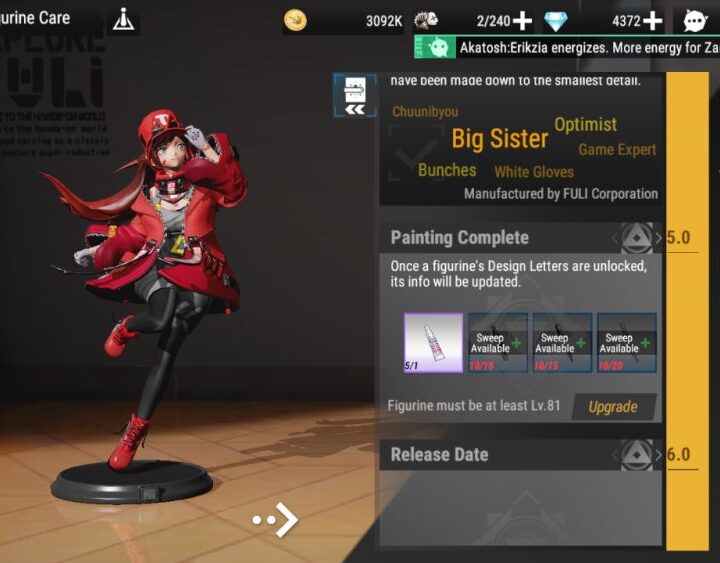Viewport: 720px width, 563px height.
Task: Choose the sweep slot marked 10/20
Action: 626,342
